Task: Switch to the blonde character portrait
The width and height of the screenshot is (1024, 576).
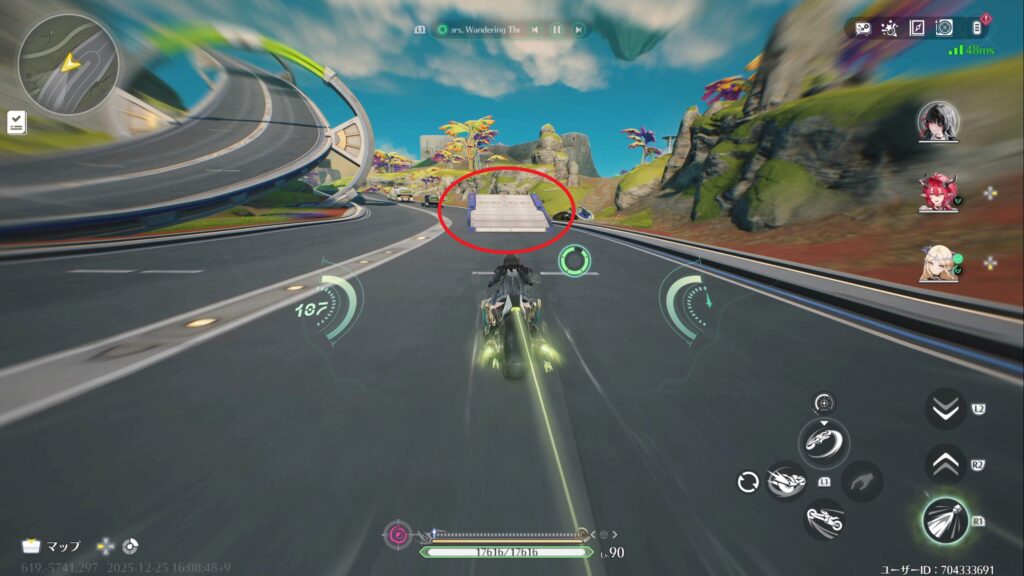Action: 938,264
